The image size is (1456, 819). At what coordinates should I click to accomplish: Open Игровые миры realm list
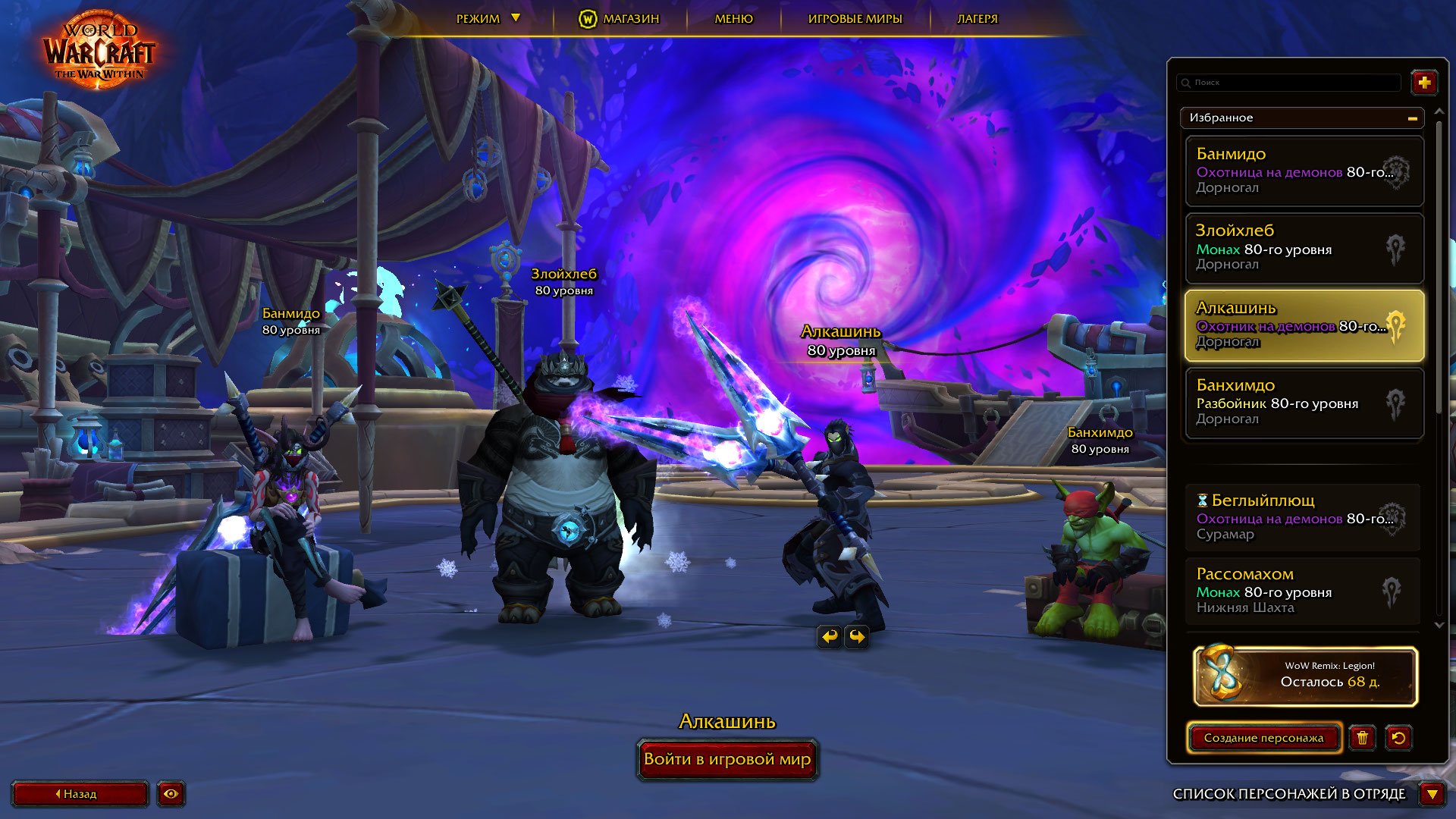pyautogui.click(x=855, y=19)
